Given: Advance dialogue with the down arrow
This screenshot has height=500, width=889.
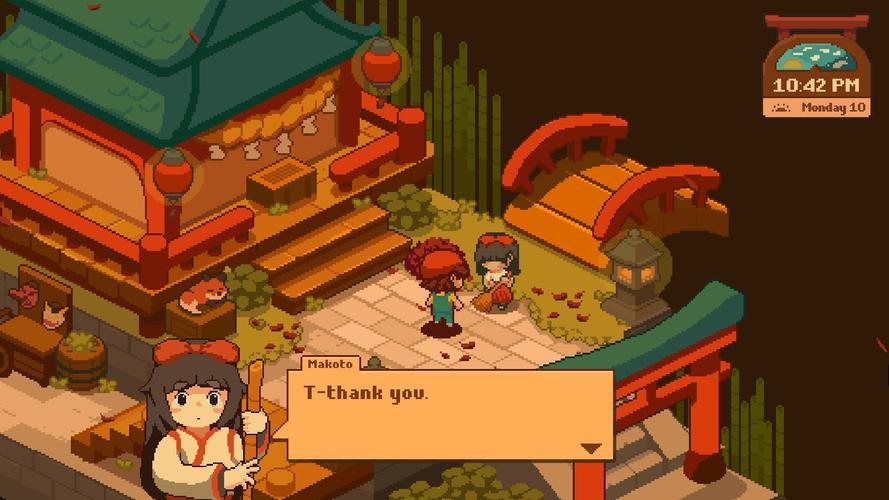Looking at the screenshot, I should [592, 448].
